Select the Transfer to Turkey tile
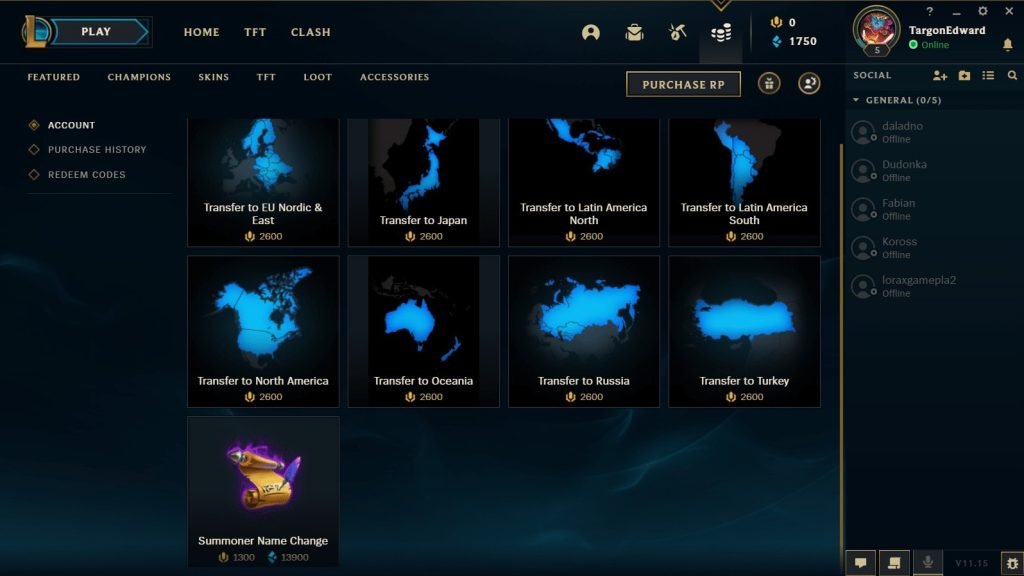 (744, 330)
